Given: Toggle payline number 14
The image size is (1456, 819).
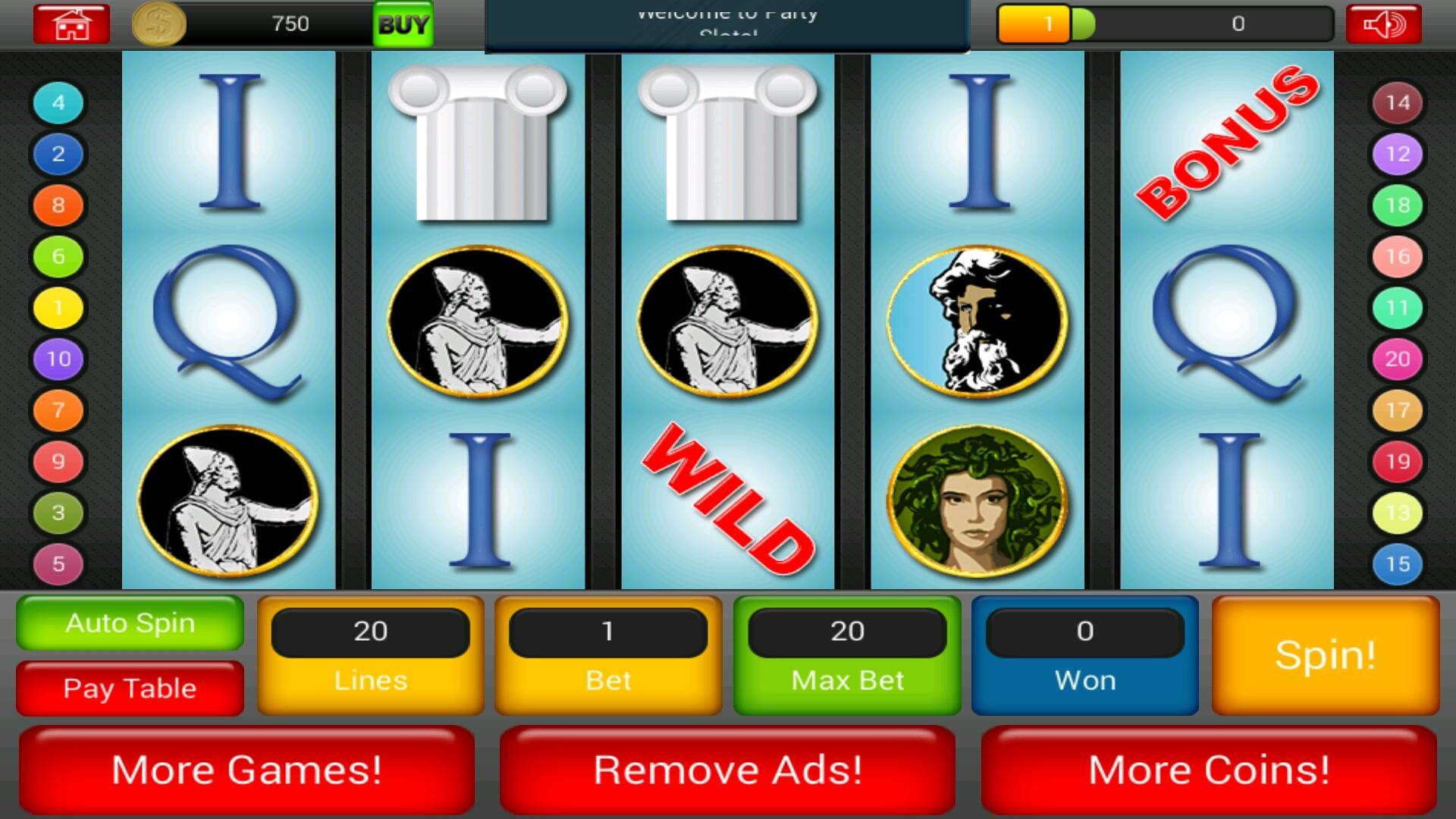Looking at the screenshot, I should (x=1398, y=103).
